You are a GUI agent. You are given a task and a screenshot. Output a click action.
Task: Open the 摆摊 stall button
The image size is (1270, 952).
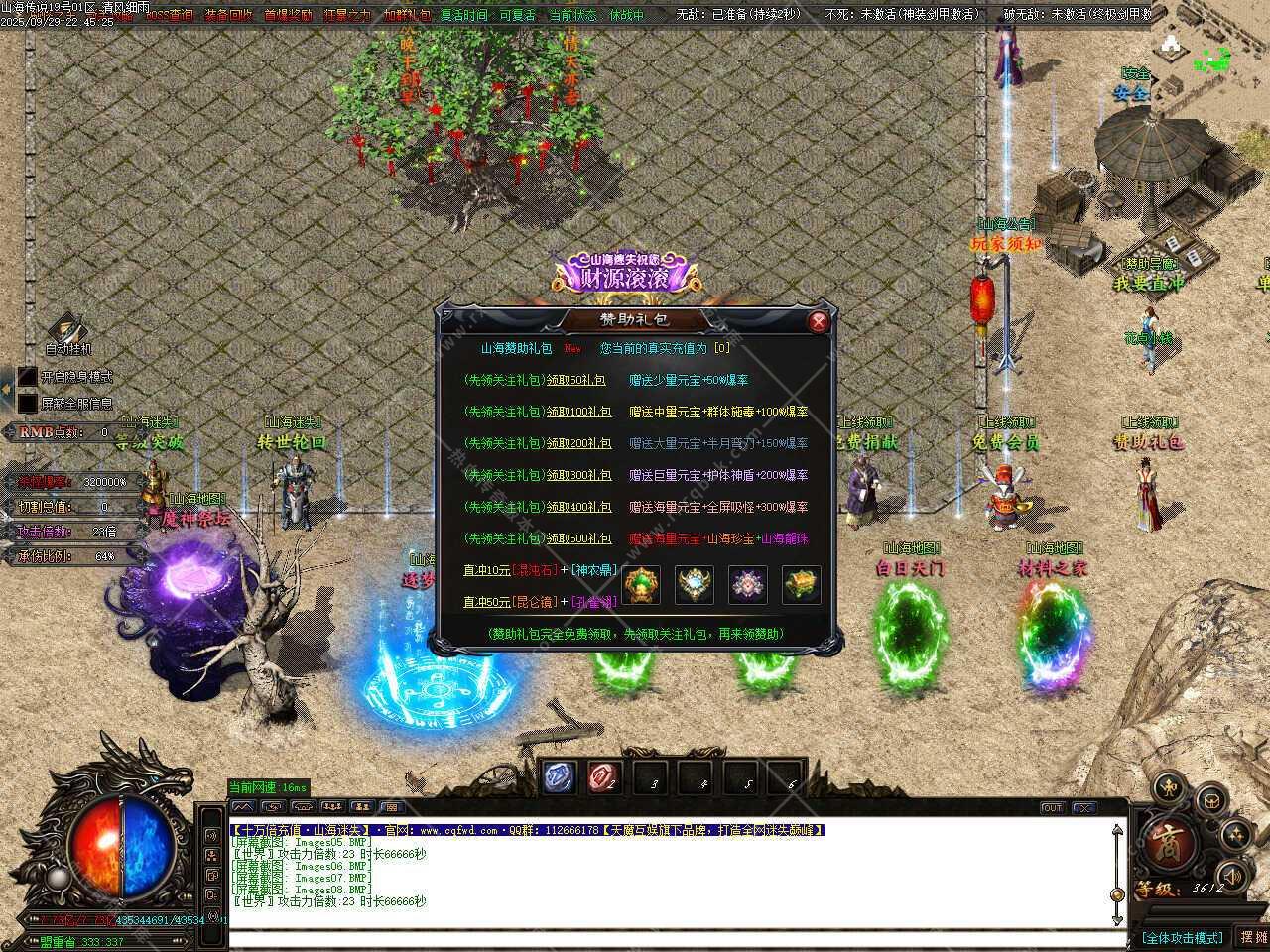pyautogui.click(x=1253, y=937)
